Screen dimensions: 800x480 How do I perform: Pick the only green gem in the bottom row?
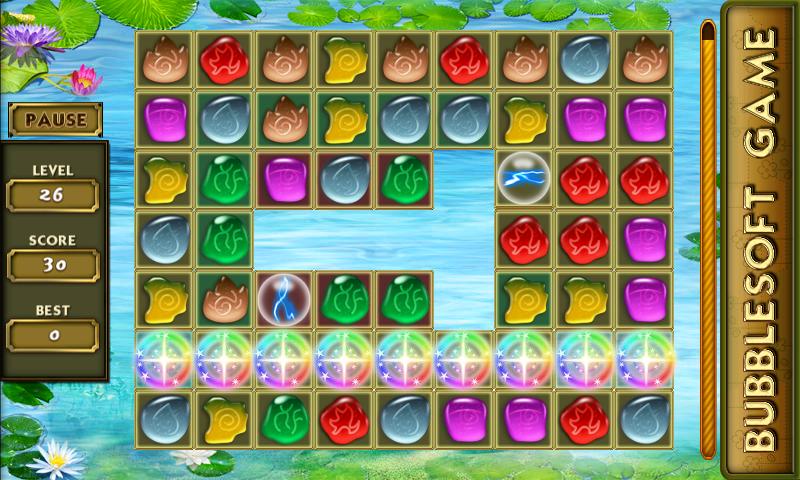[x=285, y=419]
